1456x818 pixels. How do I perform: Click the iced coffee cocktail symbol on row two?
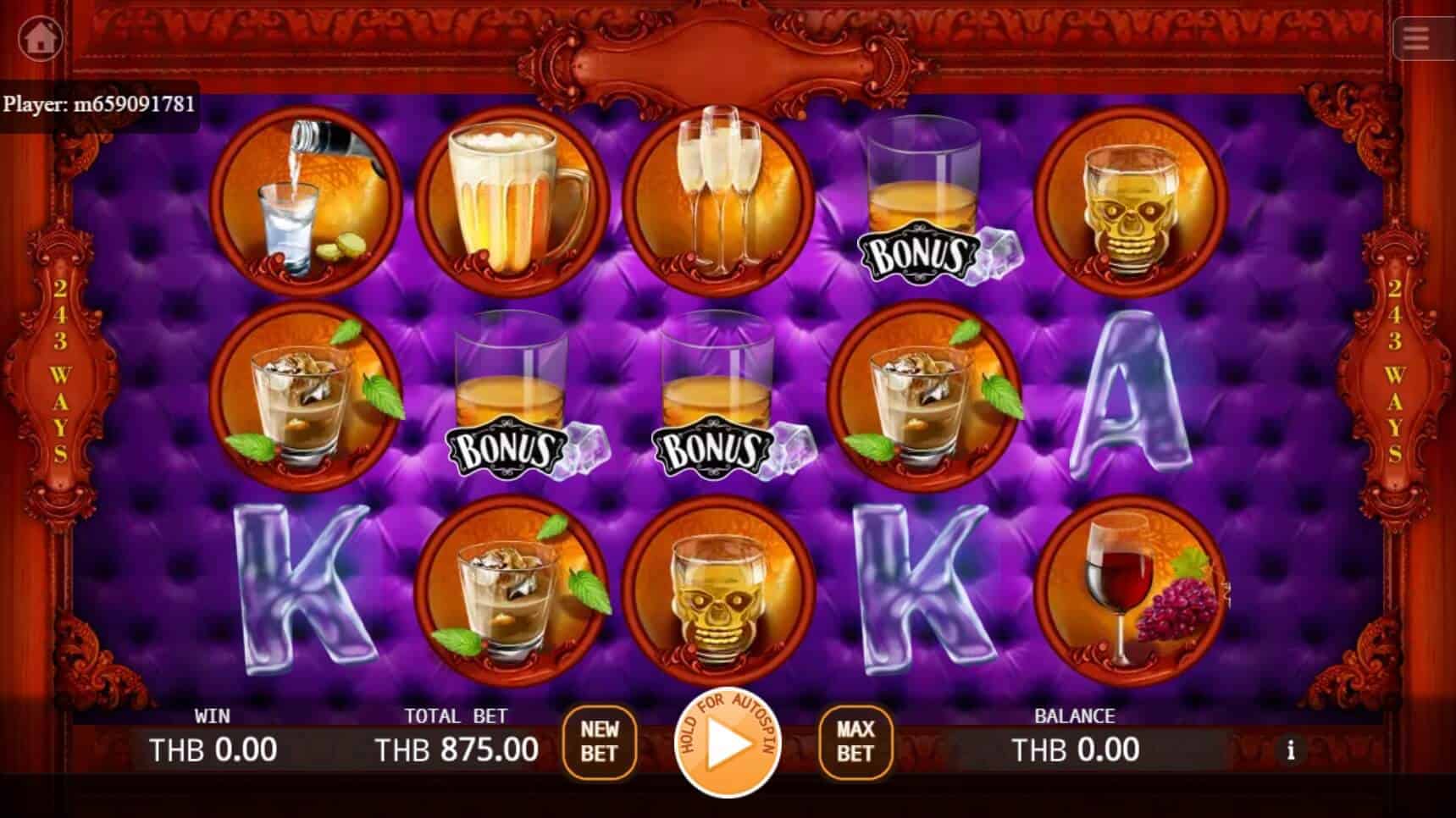click(x=308, y=402)
